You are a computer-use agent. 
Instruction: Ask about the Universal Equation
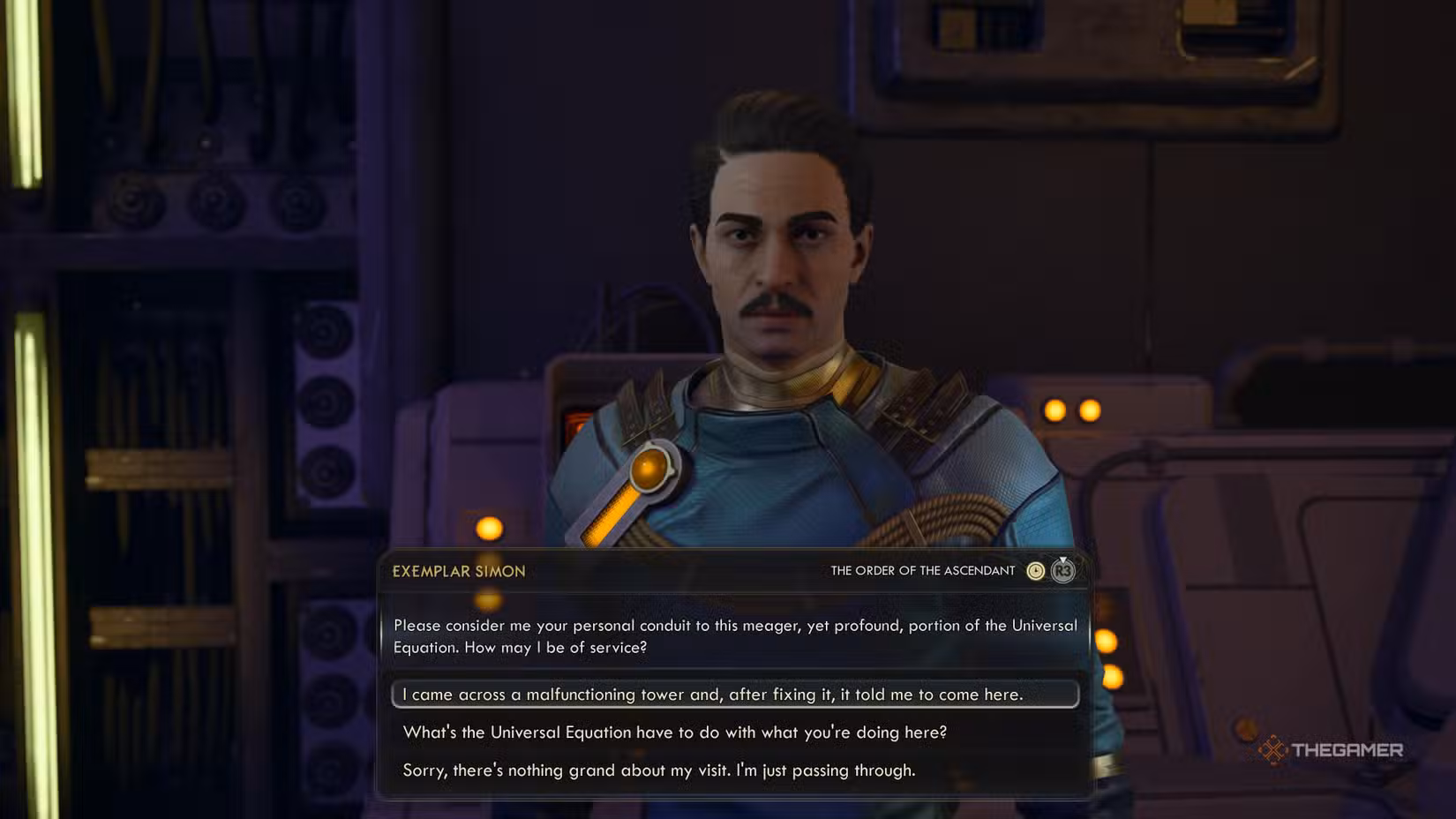[674, 733]
